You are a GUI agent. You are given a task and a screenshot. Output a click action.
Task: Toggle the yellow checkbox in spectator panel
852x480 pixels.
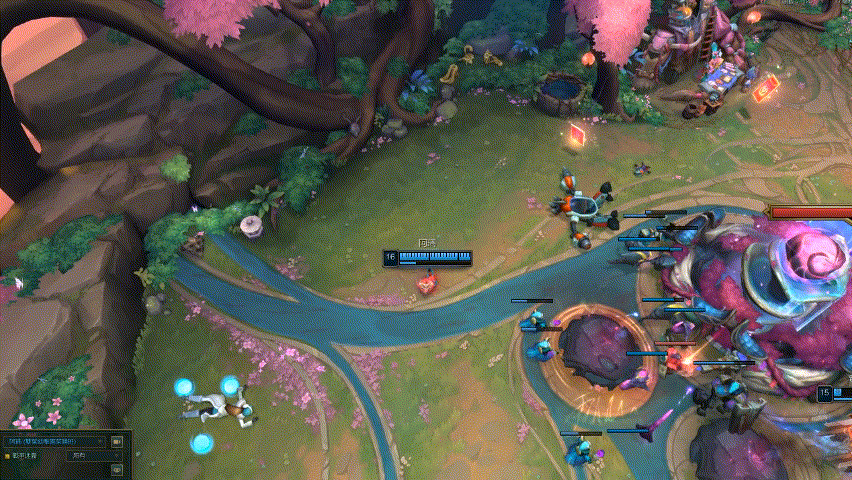pyautogui.click(x=7, y=456)
